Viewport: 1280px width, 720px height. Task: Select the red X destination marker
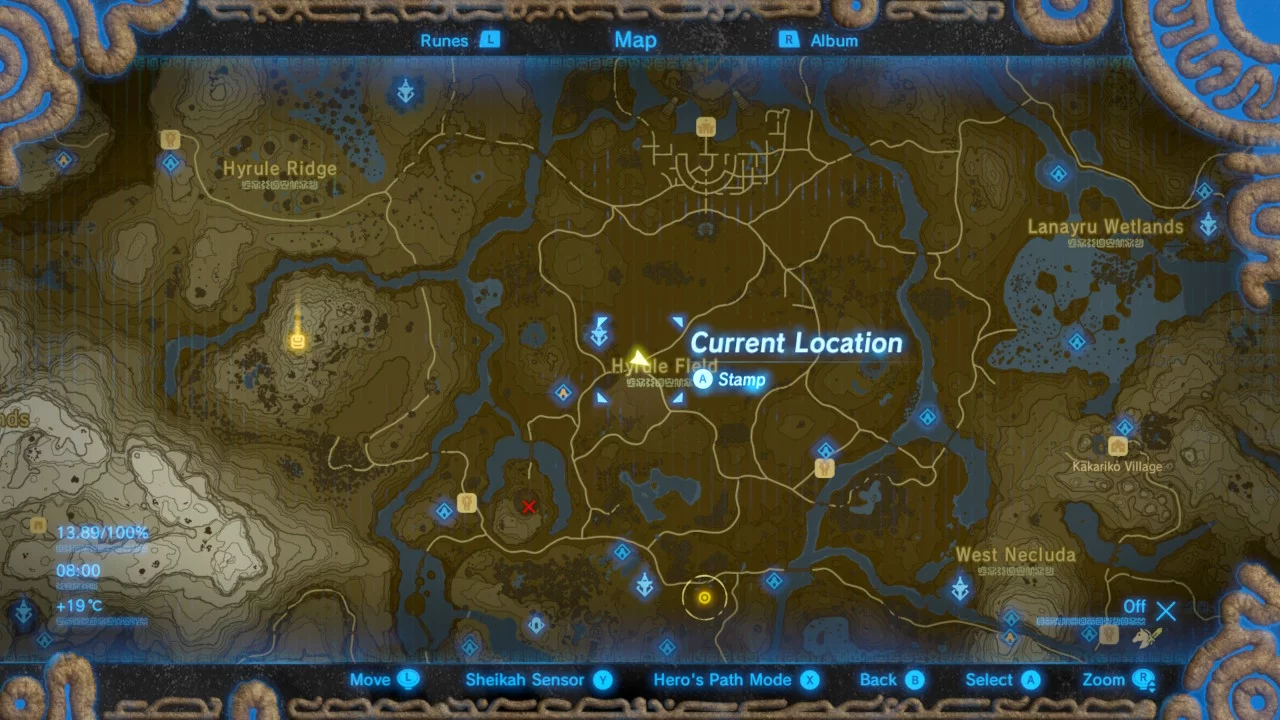point(528,507)
